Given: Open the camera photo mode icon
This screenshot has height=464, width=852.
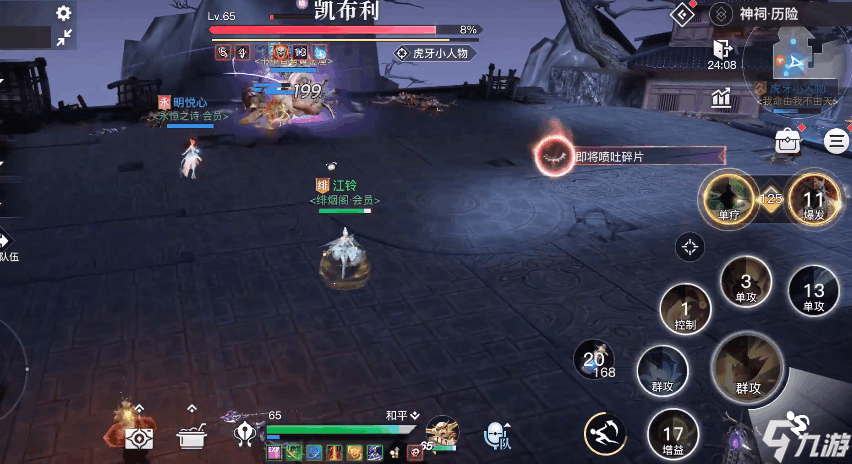Looking at the screenshot, I should pyautogui.click(x=140, y=436).
